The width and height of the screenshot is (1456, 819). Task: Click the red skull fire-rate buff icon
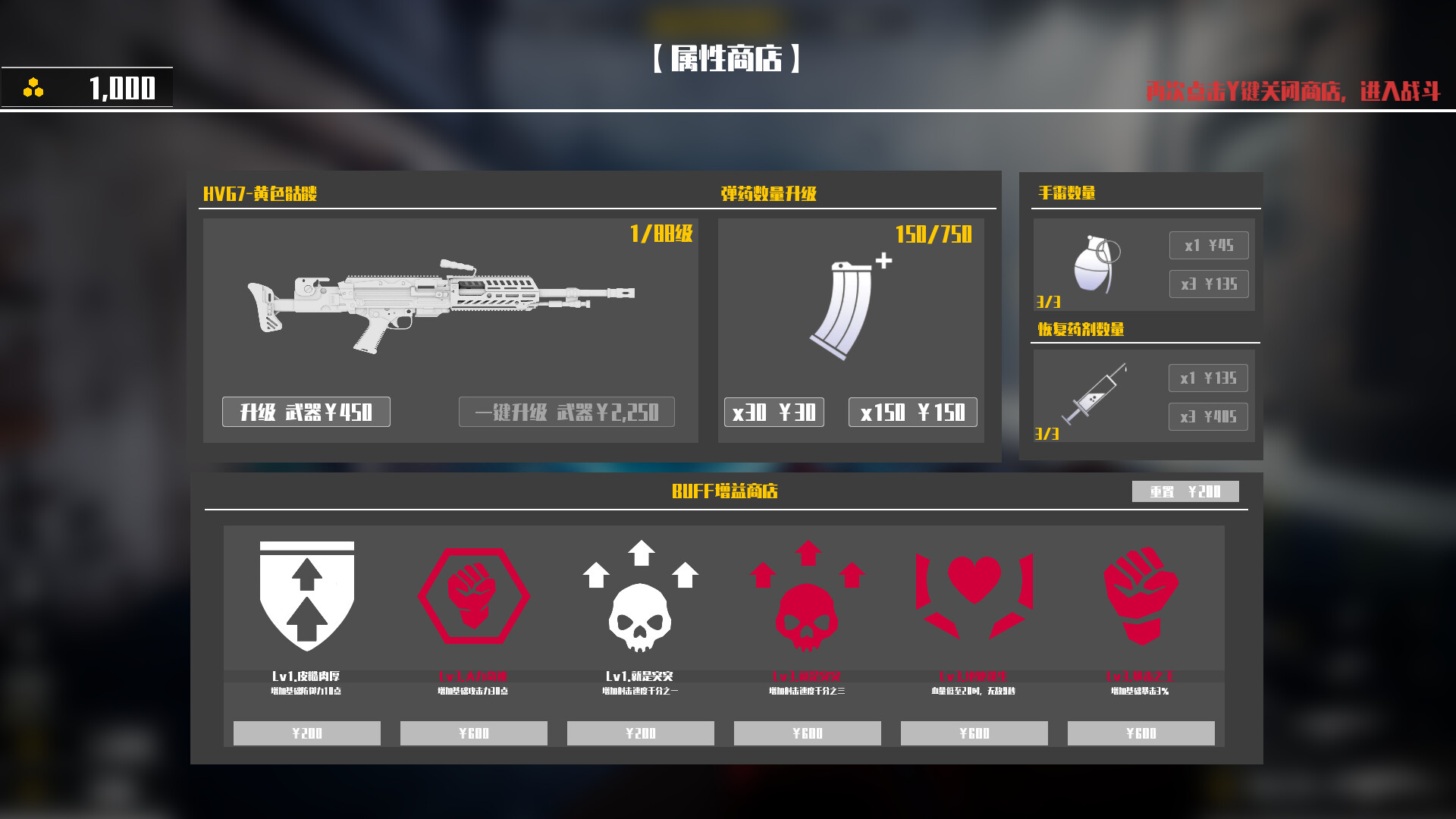[x=807, y=603]
